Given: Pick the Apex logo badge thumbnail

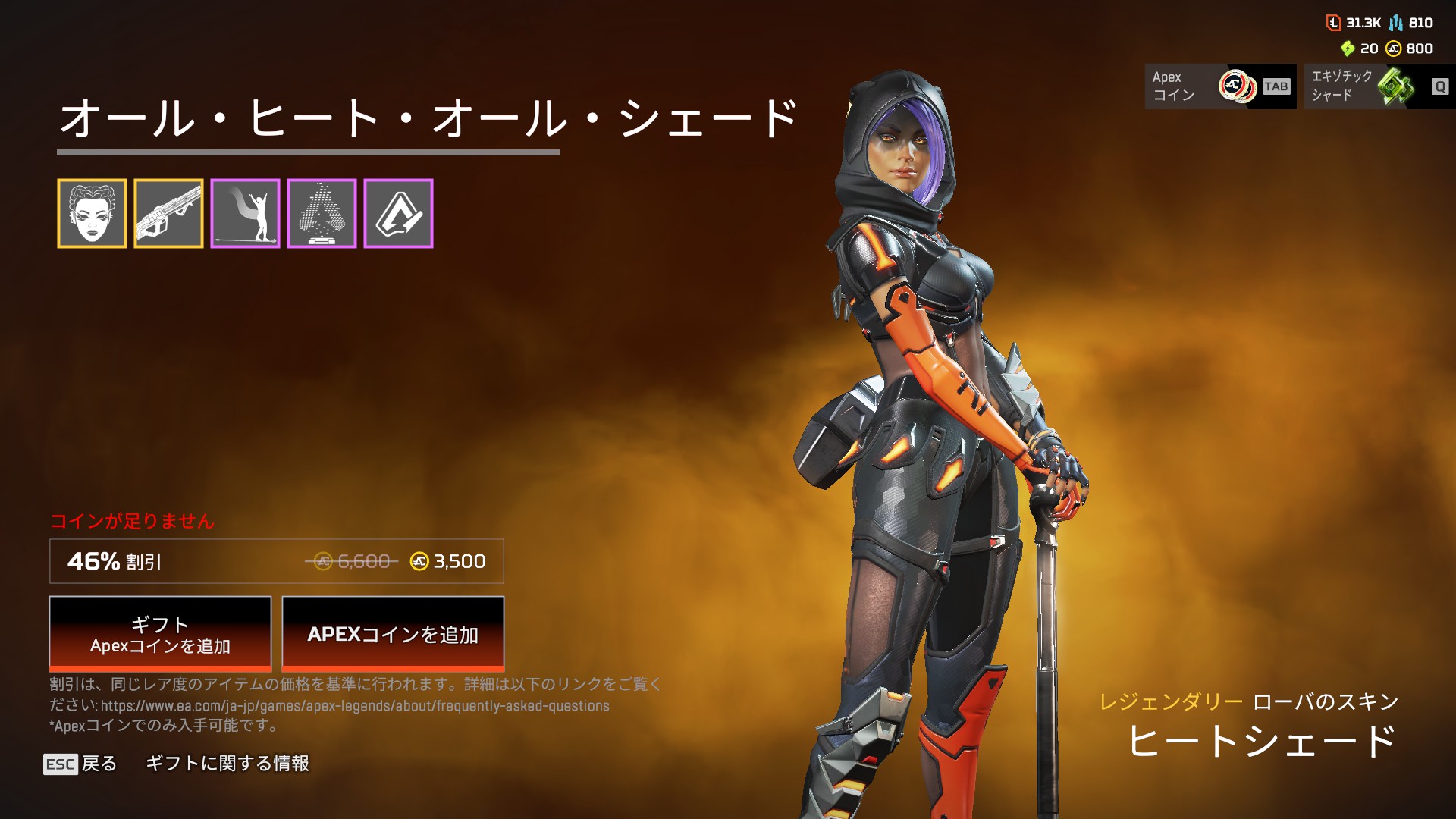Looking at the screenshot, I should click(398, 214).
